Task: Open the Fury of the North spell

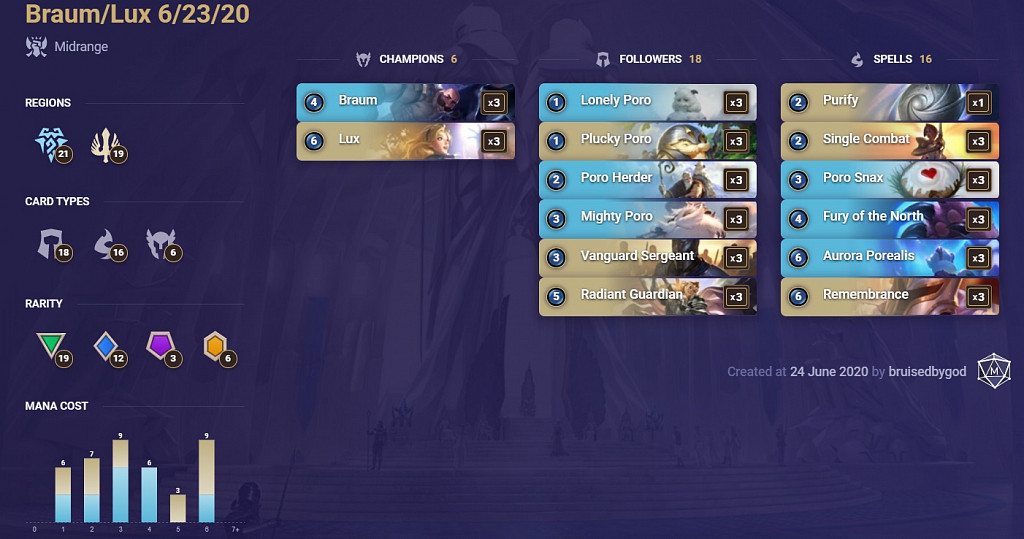Action: point(889,218)
